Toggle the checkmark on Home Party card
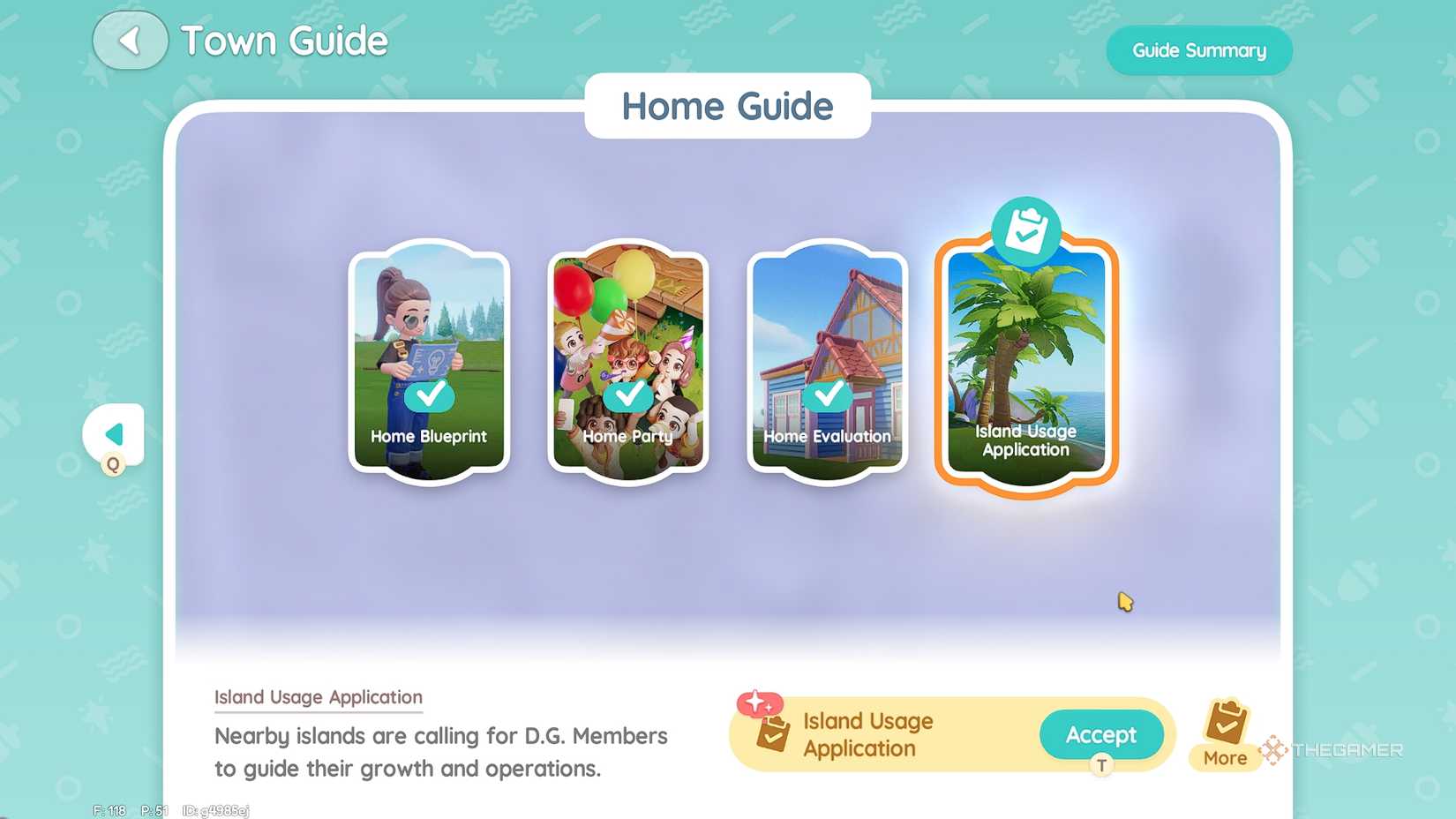1456x819 pixels. pyautogui.click(x=627, y=398)
